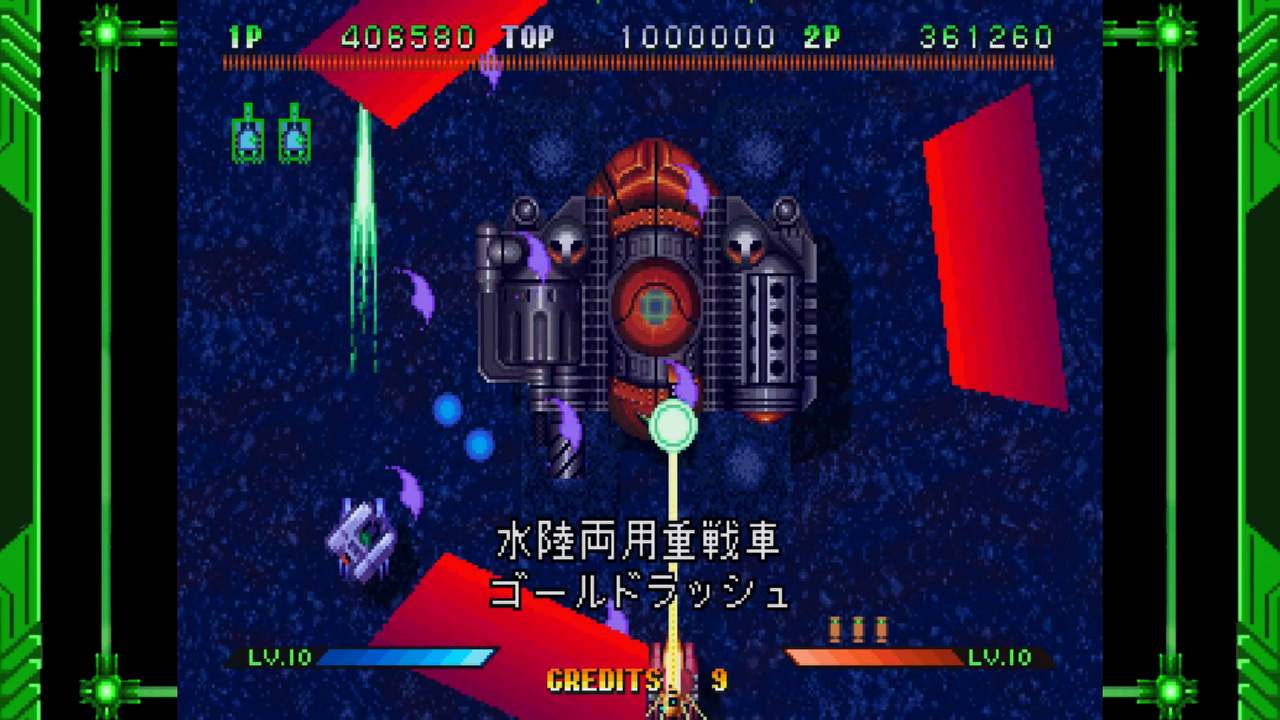Viewport: 1280px width, 720px height.
Task: Click the 1P score label
Action: pyautogui.click(x=246, y=37)
